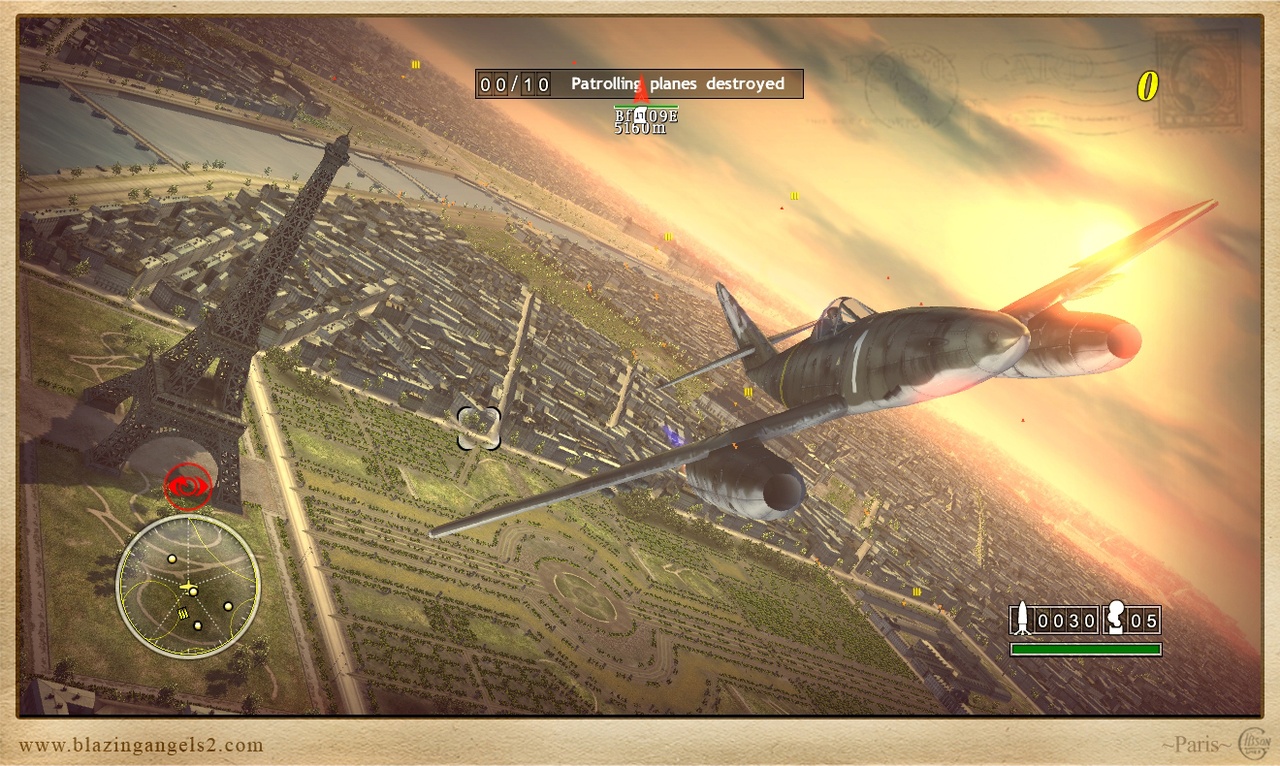Select the leftmost yellow enemy blip on the radar
Image resolution: width=1280 pixels, height=766 pixels.
pyautogui.click(x=172, y=559)
